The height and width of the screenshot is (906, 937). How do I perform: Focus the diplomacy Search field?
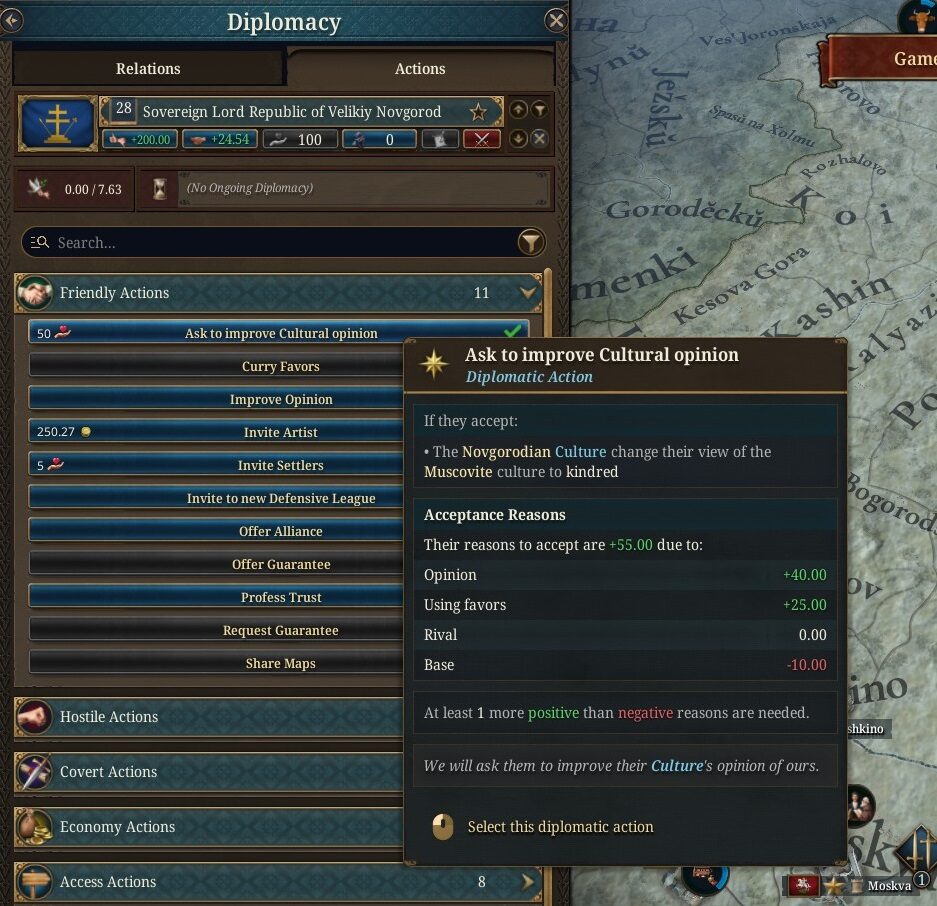[x=270, y=242]
